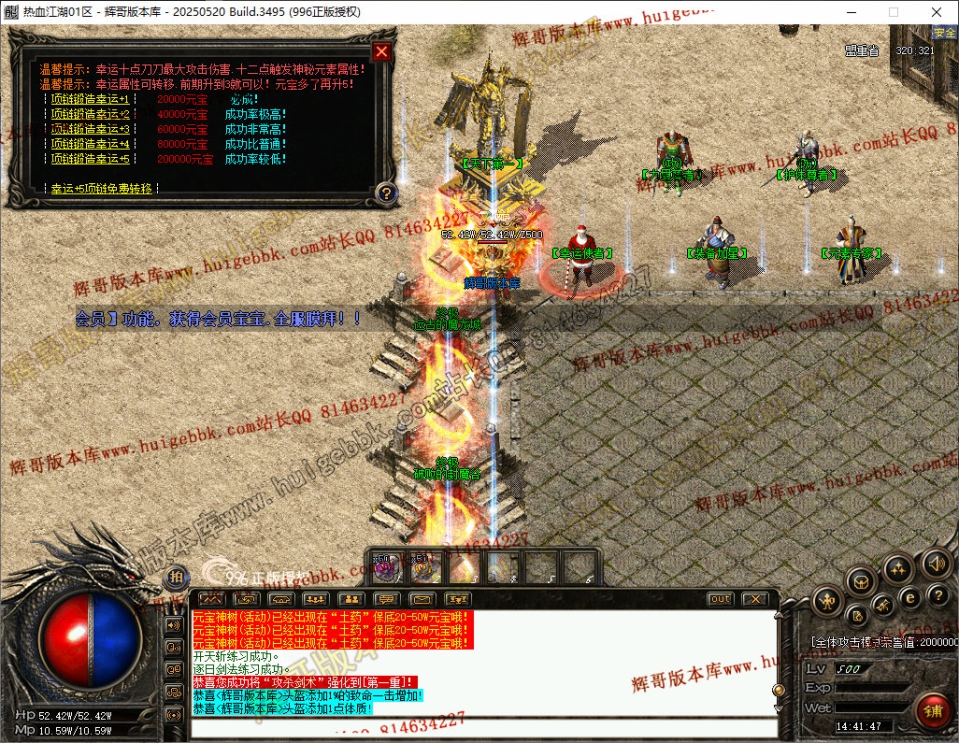Open the character panel button

tap(827, 601)
